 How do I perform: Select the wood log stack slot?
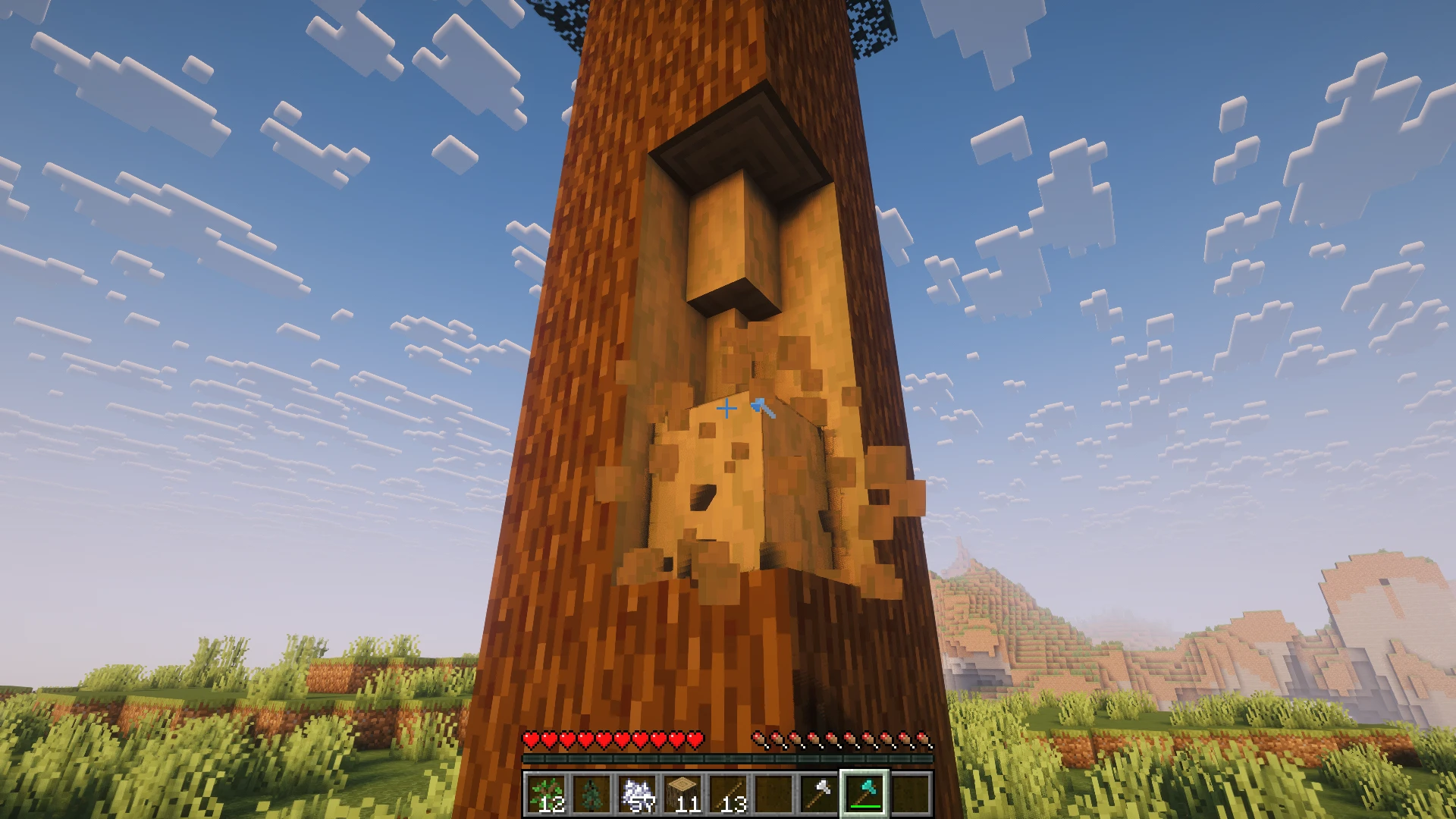tap(682, 794)
